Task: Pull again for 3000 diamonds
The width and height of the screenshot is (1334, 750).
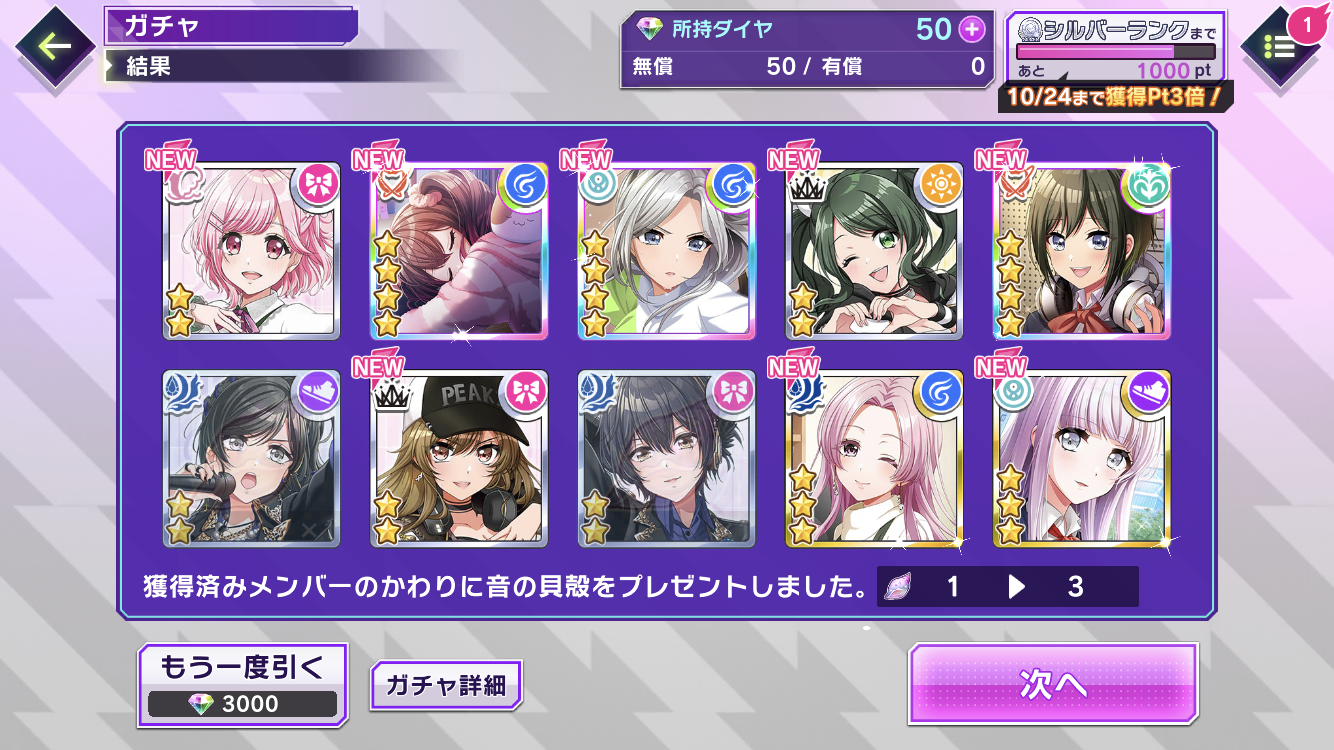Action: (x=242, y=684)
